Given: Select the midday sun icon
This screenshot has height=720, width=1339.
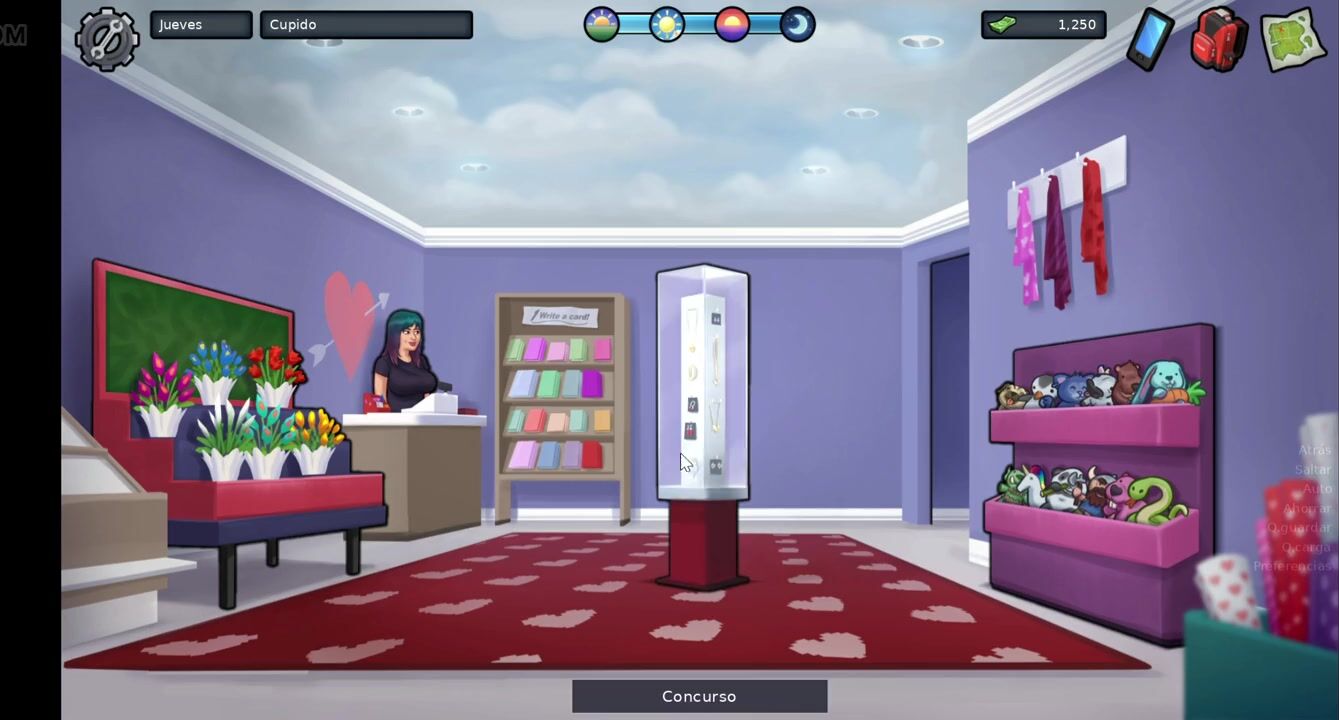Looking at the screenshot, I should [667, 24].
